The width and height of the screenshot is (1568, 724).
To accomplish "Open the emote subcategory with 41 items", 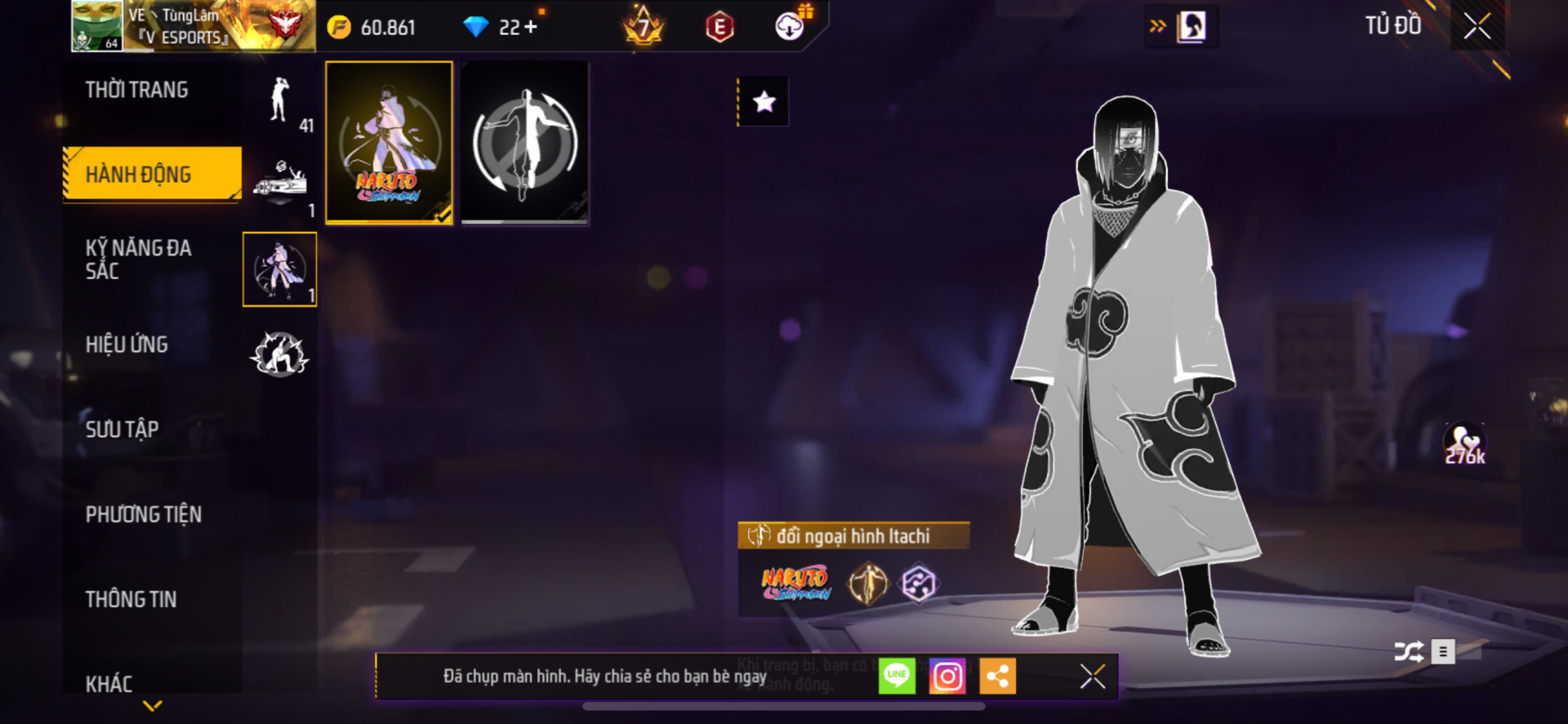I will (280, 101).
